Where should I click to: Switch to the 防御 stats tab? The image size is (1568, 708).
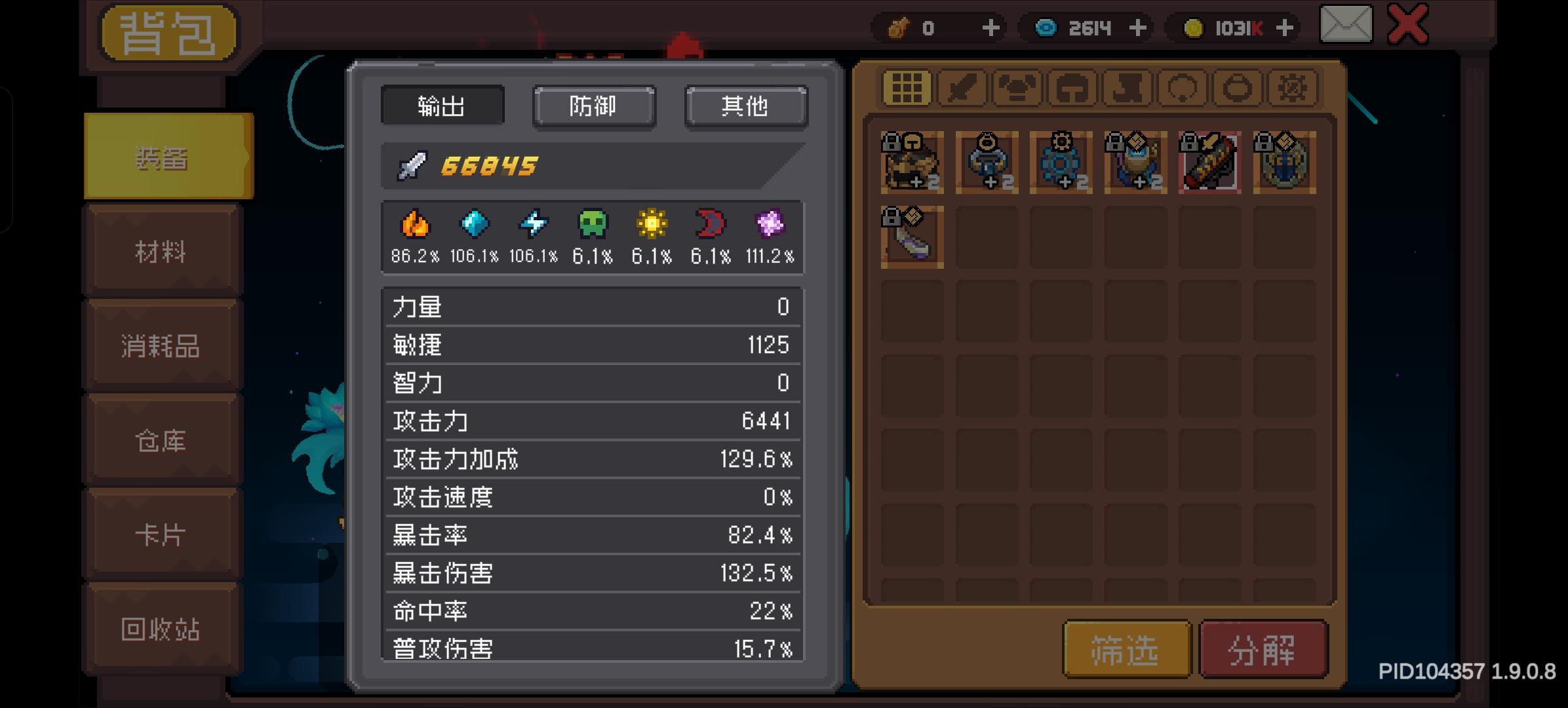(x=593, y=107)
